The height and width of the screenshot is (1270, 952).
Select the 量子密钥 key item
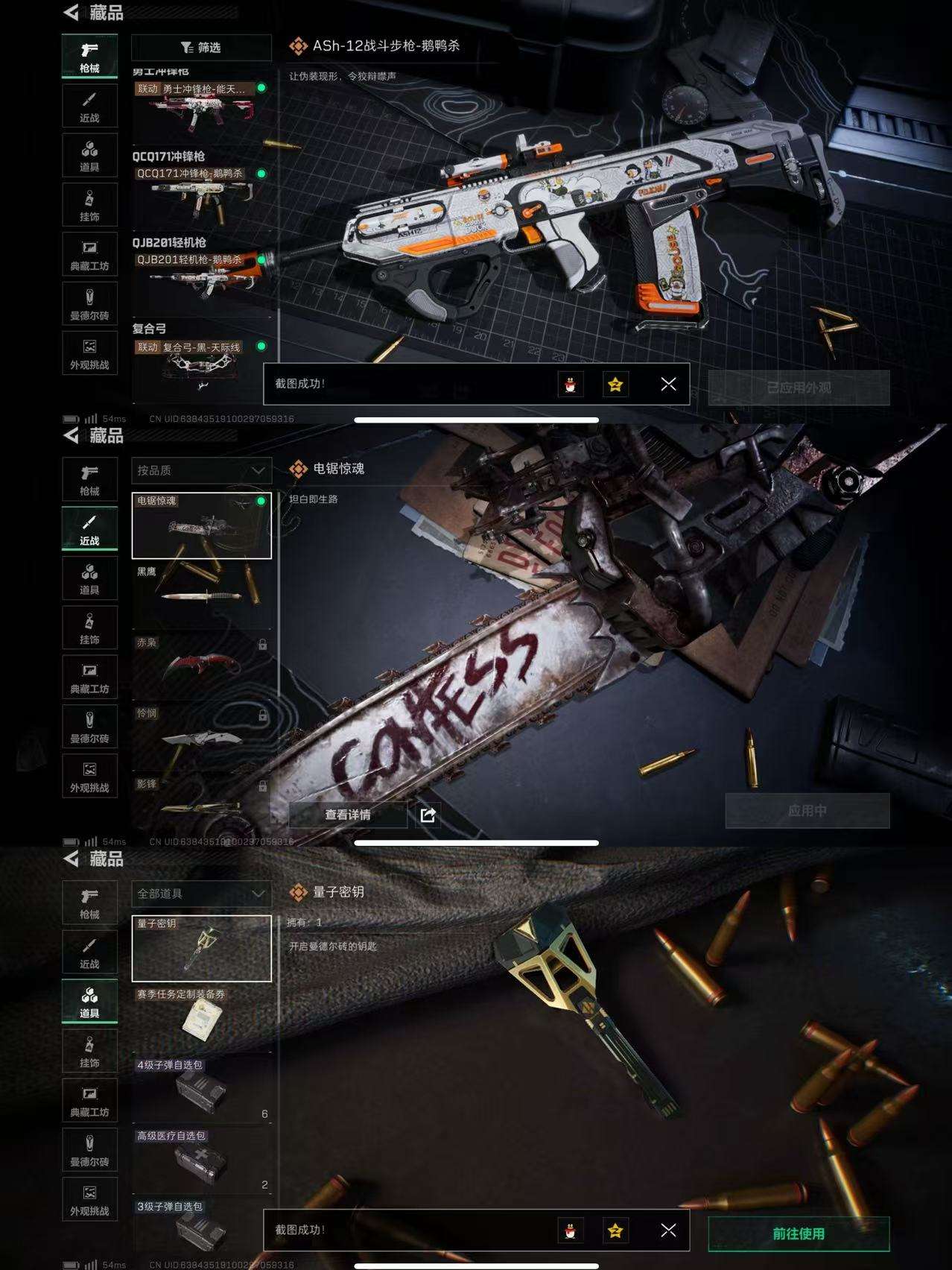[201, 948]
